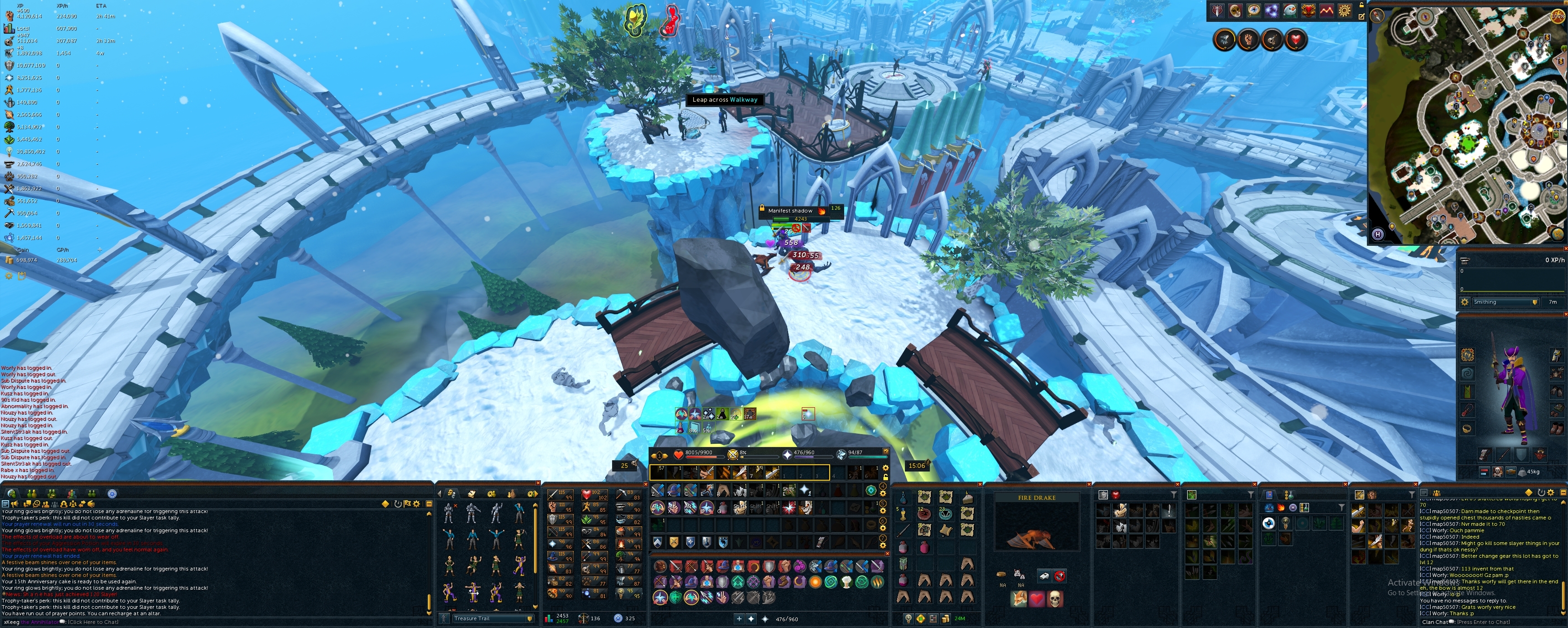This screenshot has width=1568, height=628.
Task: Toggle the interface lock on the top ribbon
Action: (1362, 6)
